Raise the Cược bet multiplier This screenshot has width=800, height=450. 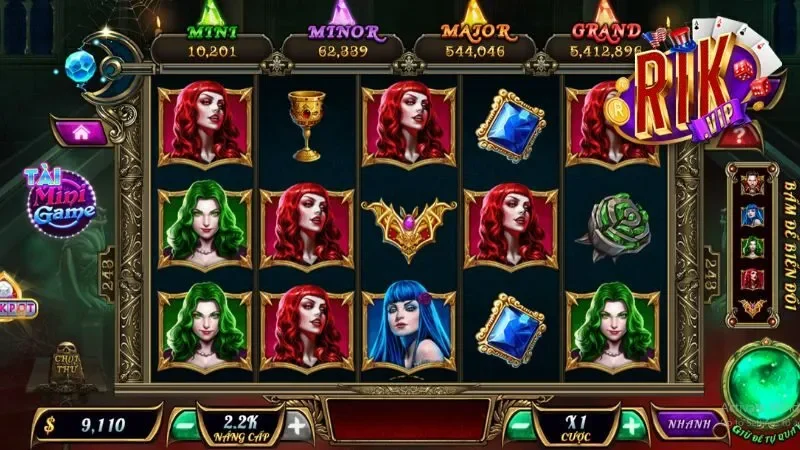630,425
